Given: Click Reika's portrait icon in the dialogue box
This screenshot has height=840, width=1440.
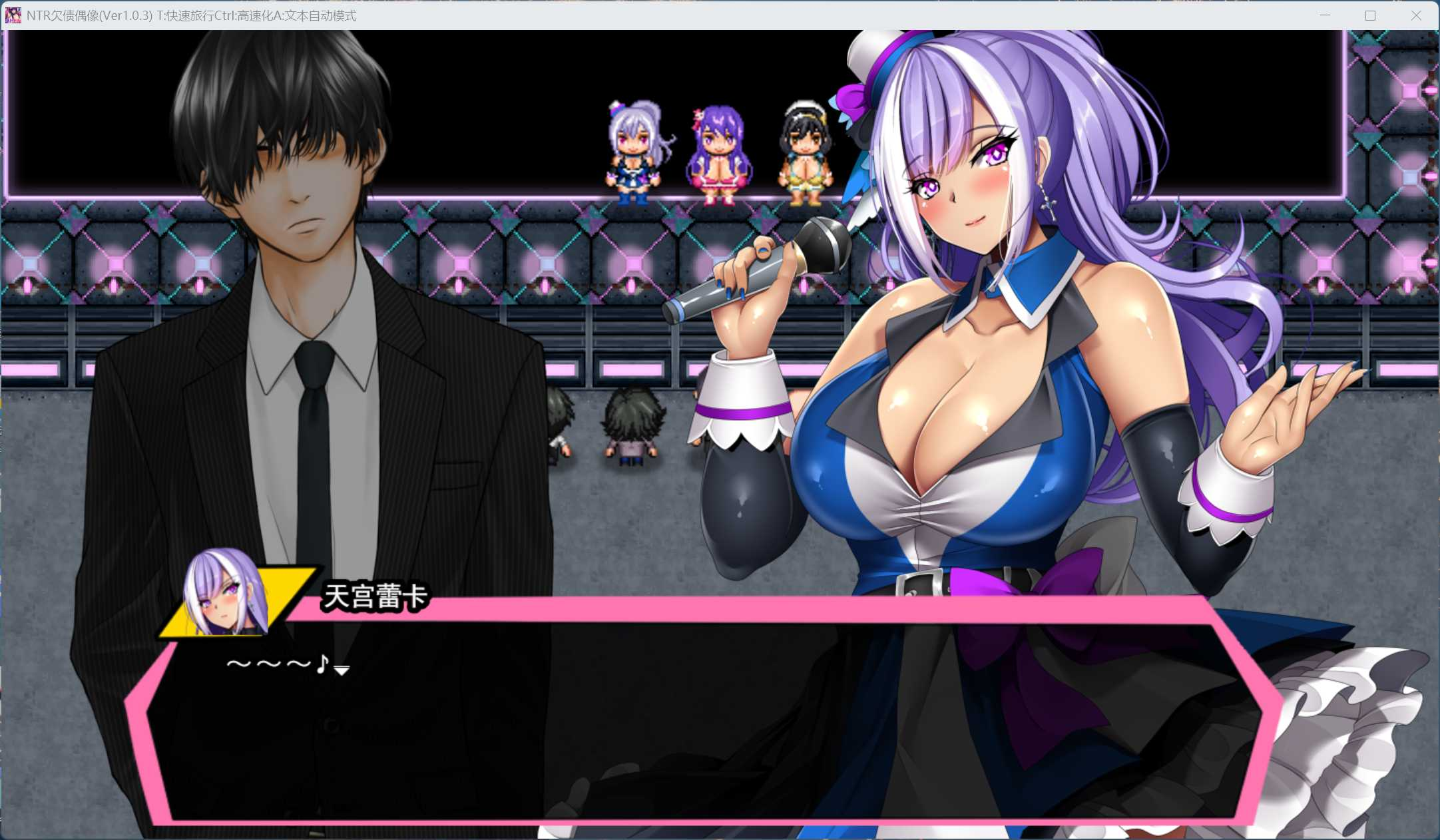Looking at the screenshot, I should click(220, 592).
